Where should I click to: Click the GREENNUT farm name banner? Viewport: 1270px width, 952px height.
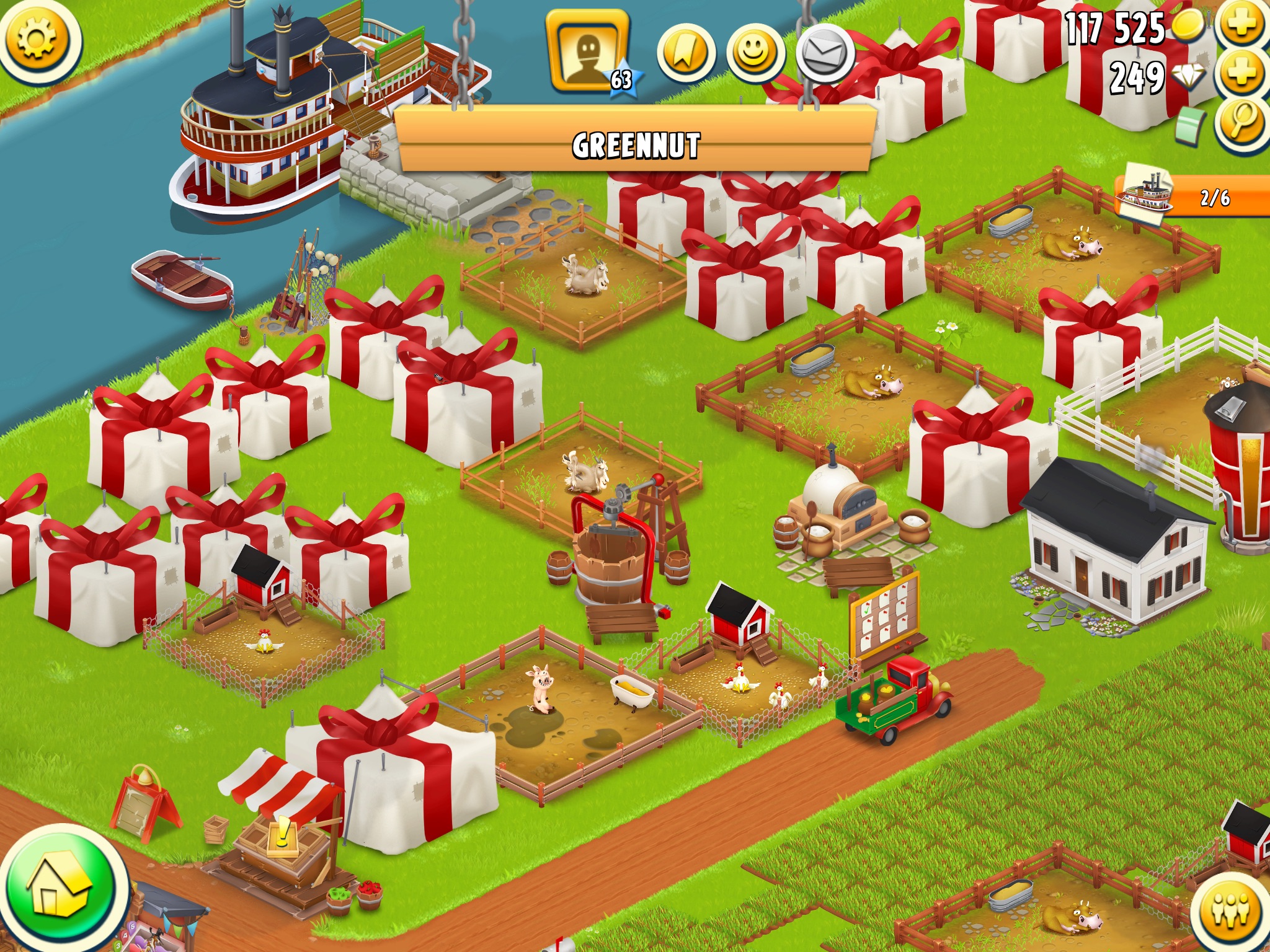(636, 145)
